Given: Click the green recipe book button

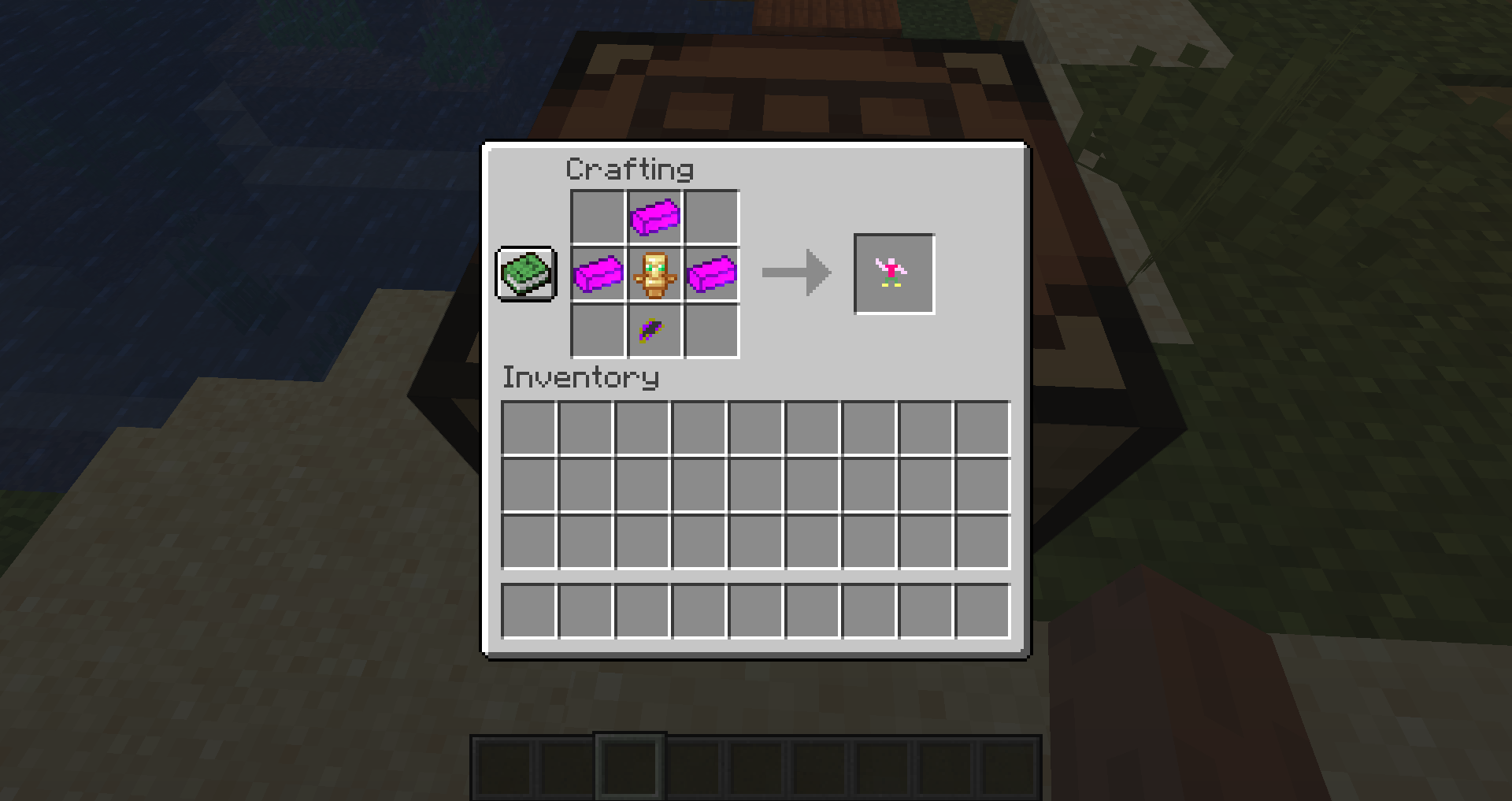Looking at the screenshot, I should click(525, 274).
